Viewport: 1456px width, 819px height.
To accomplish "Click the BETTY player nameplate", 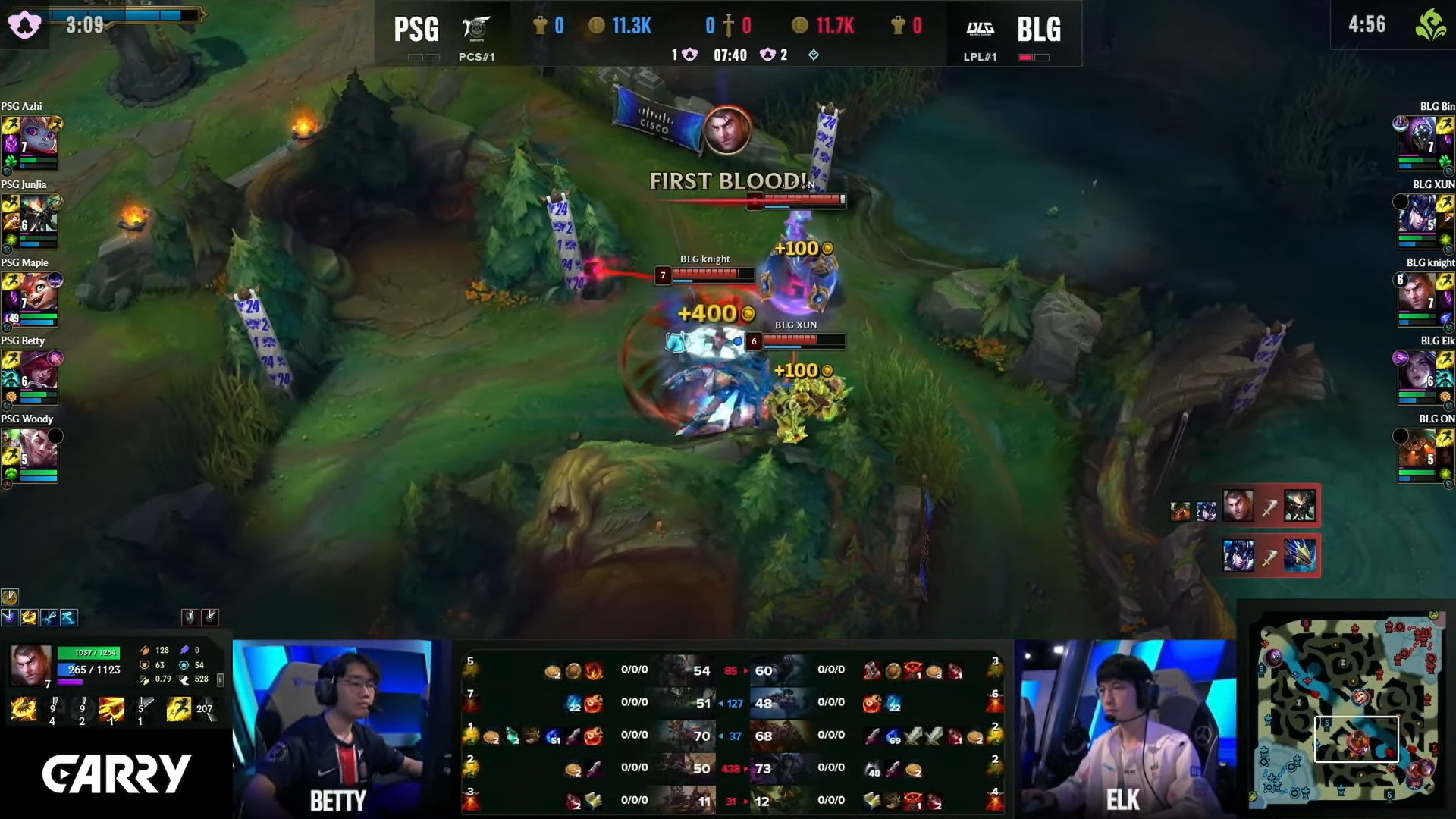I will pyautogui.click(x=336, y=801).
